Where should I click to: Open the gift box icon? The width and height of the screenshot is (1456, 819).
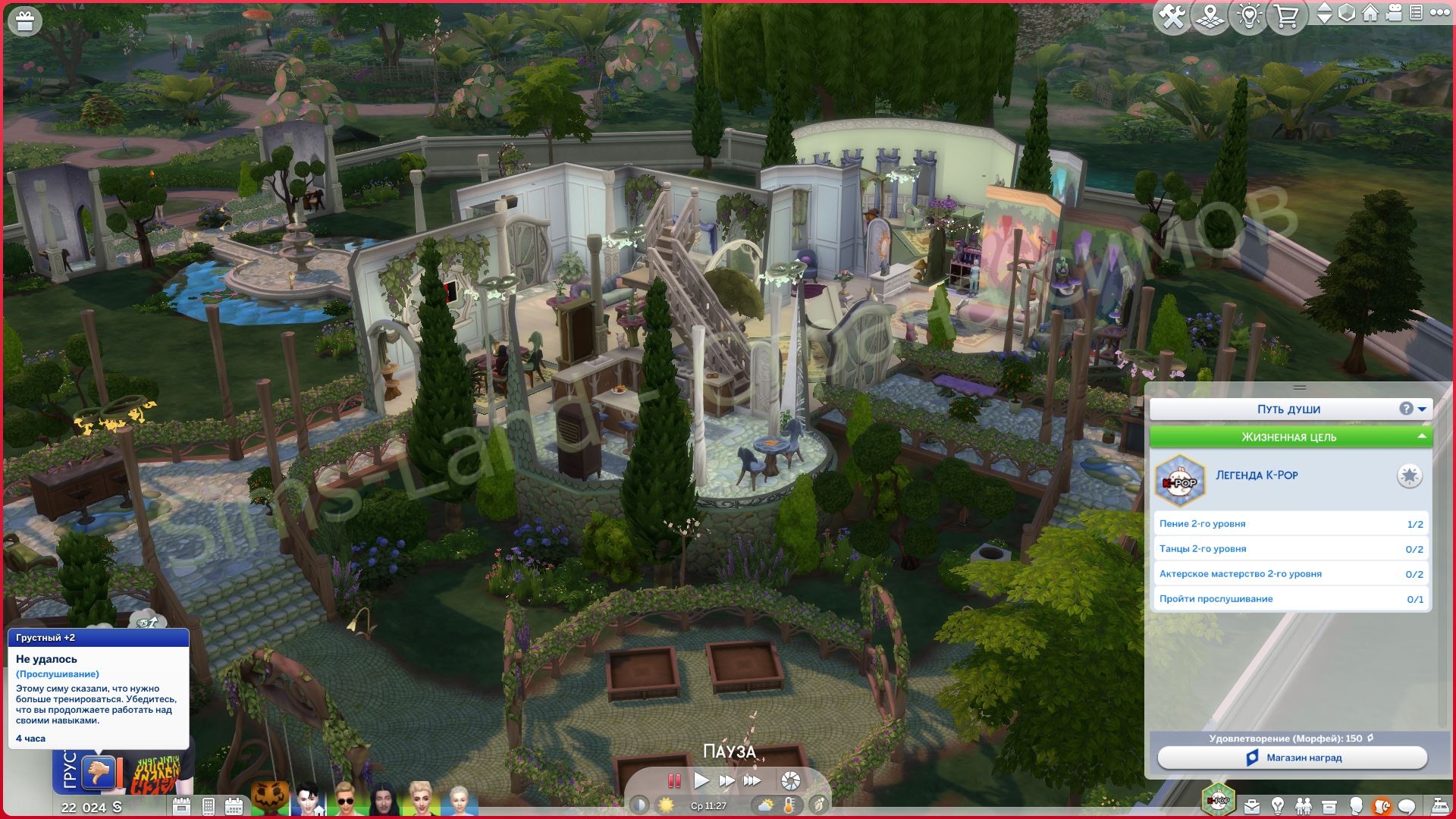tap(24, 22)
